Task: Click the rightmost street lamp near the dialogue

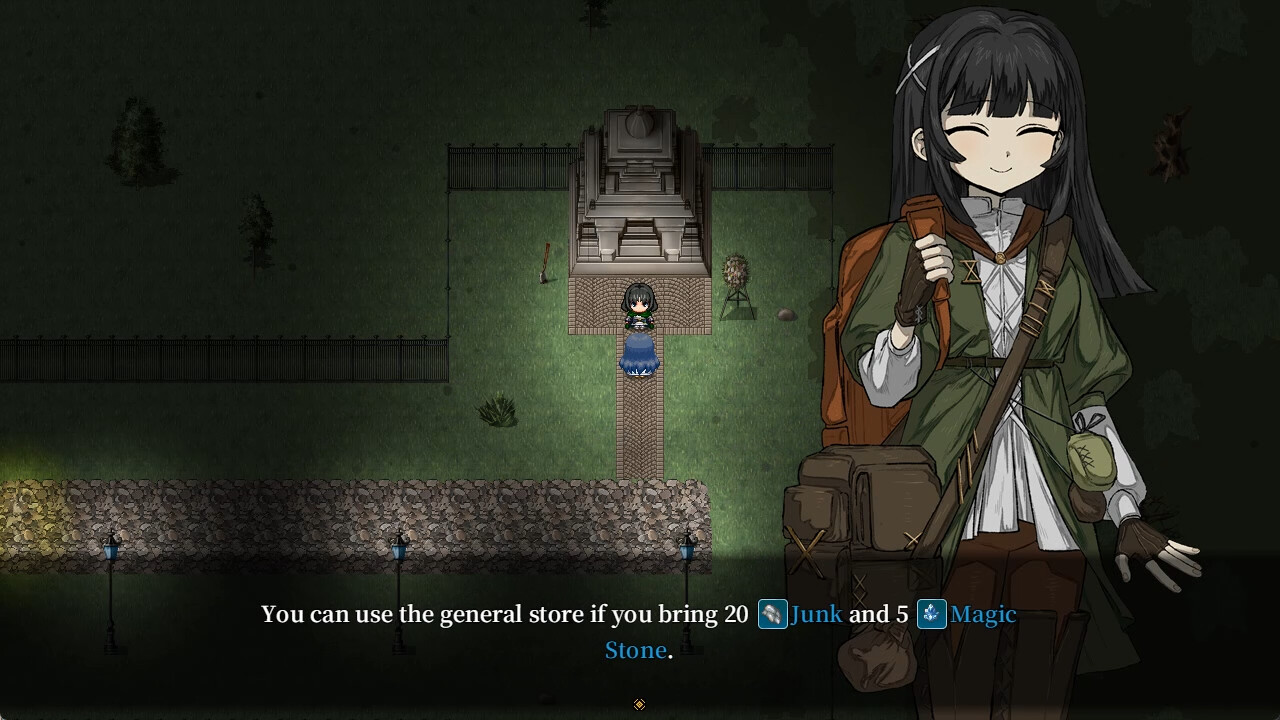Action: click(686, 553)
